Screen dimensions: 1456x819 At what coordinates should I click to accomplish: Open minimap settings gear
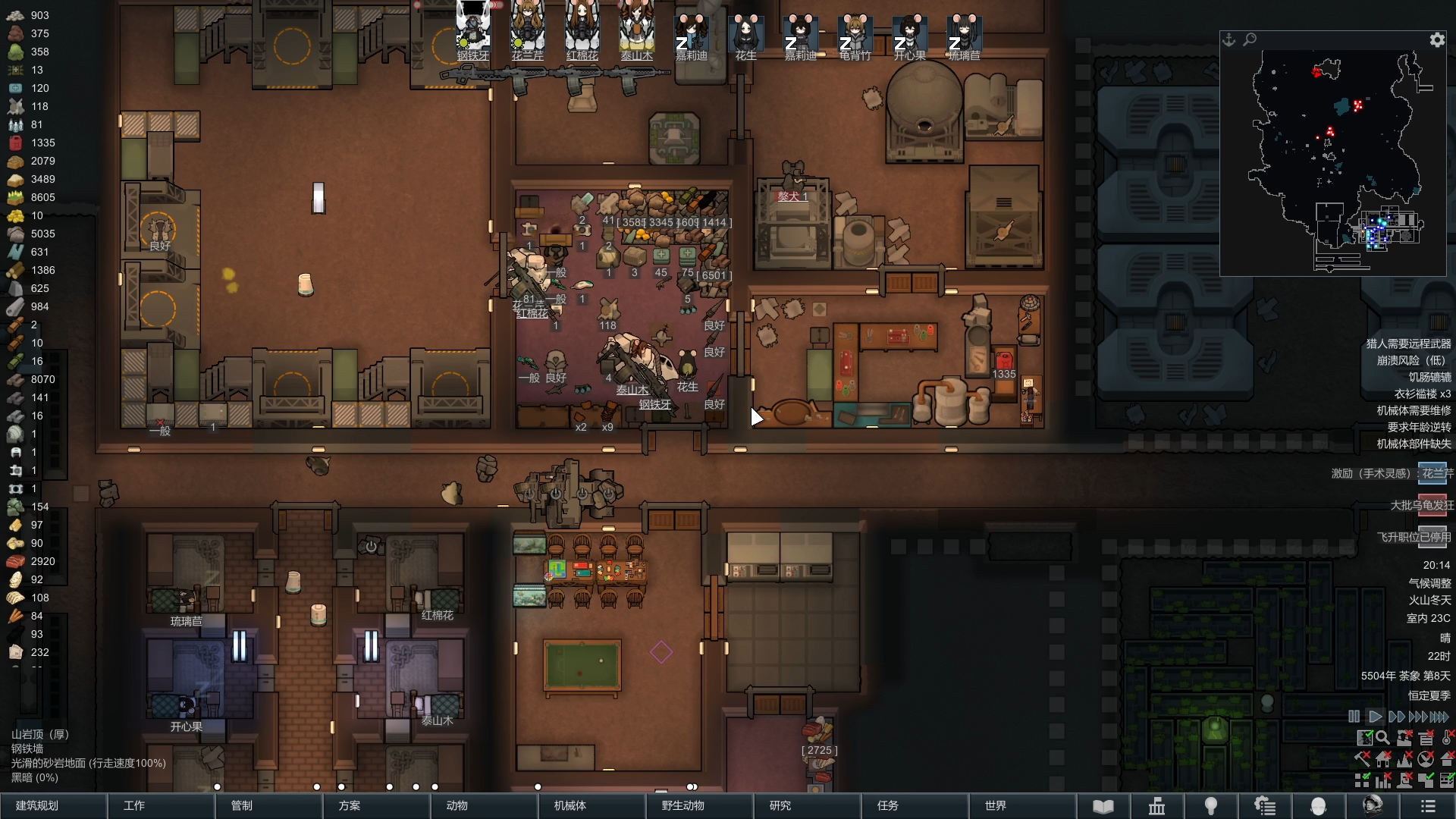click(x=1437, y=40)
